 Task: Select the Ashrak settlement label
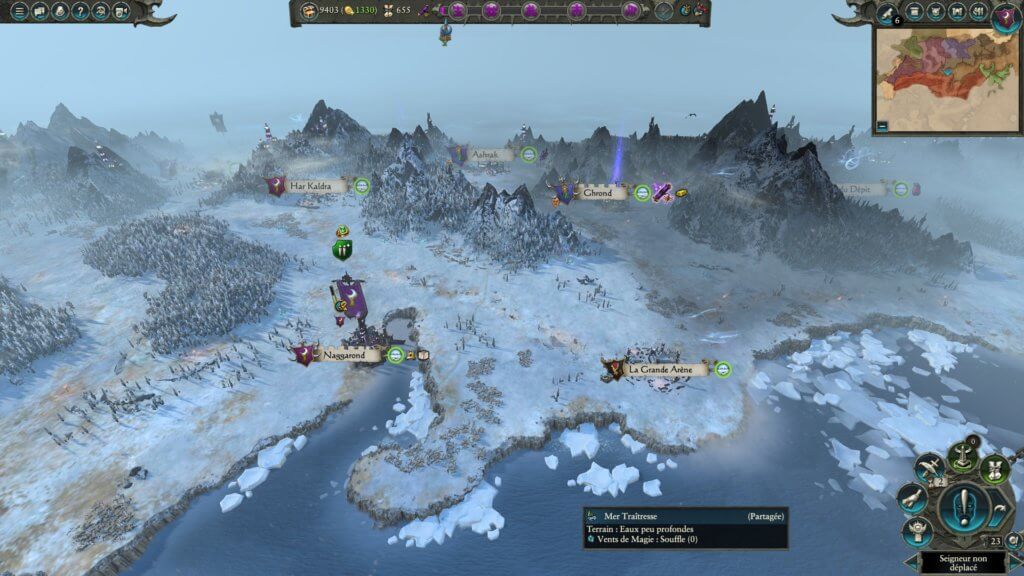493,155
